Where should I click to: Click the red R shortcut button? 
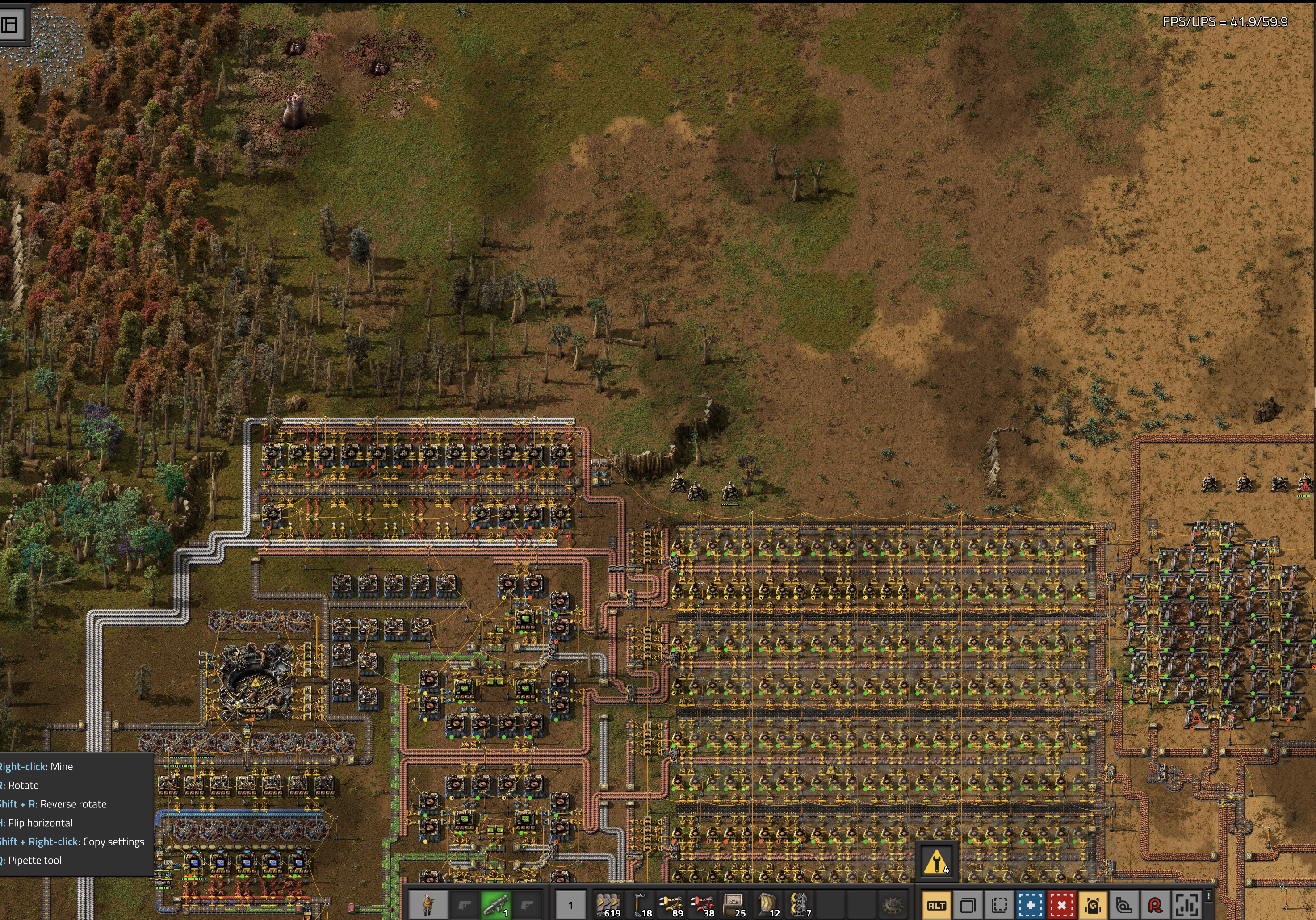click(x=1156, y=906)
